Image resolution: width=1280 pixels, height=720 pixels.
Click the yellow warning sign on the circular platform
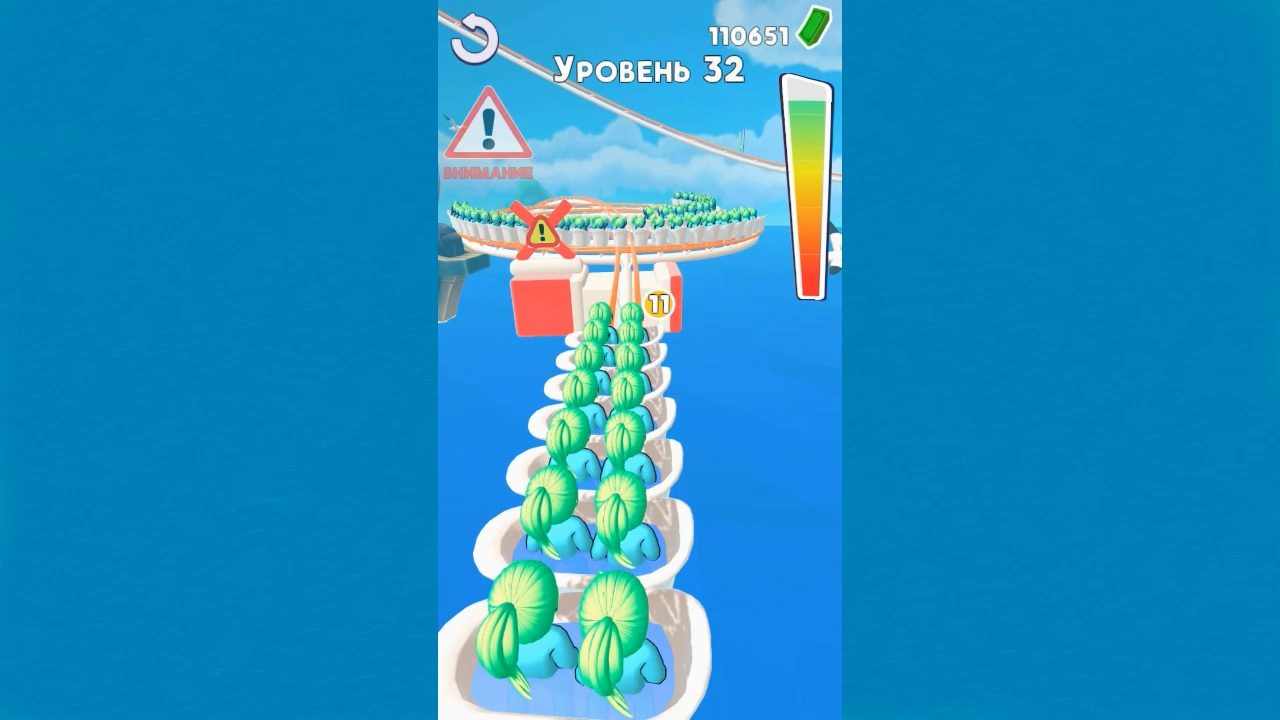pos(541,232)
